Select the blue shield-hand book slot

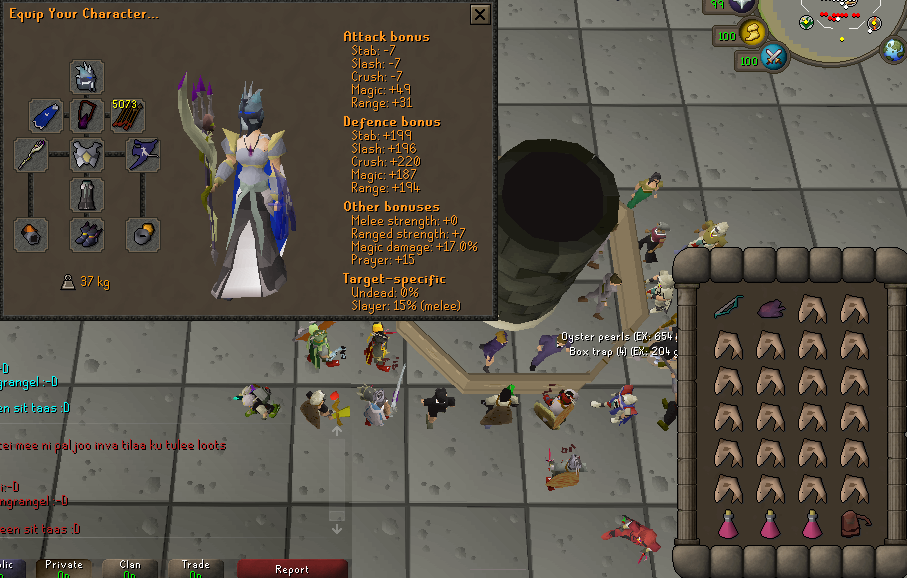(142, 155)
